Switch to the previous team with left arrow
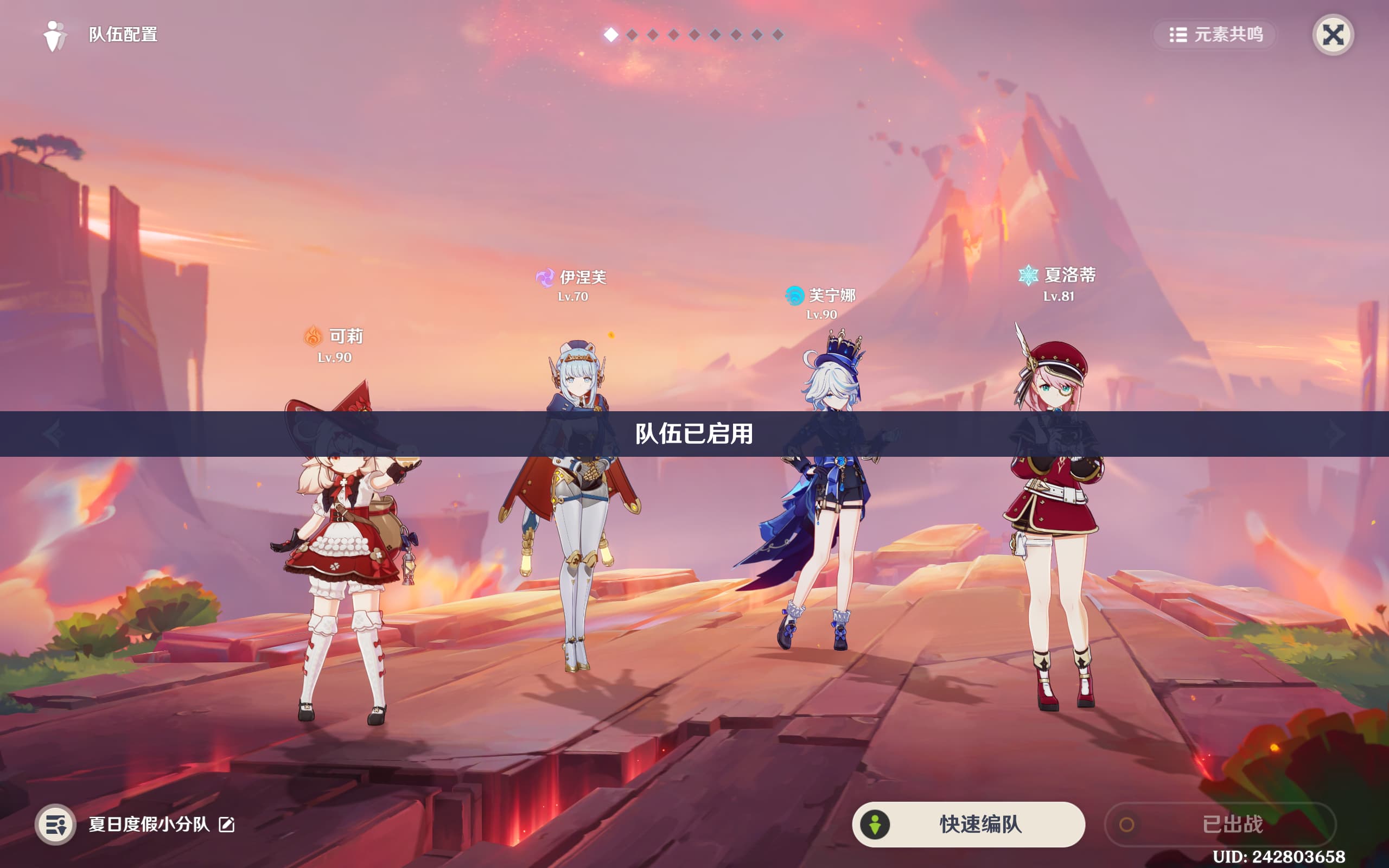The width and height of the screenshot is (1389, 868). [x=53, y=433]
